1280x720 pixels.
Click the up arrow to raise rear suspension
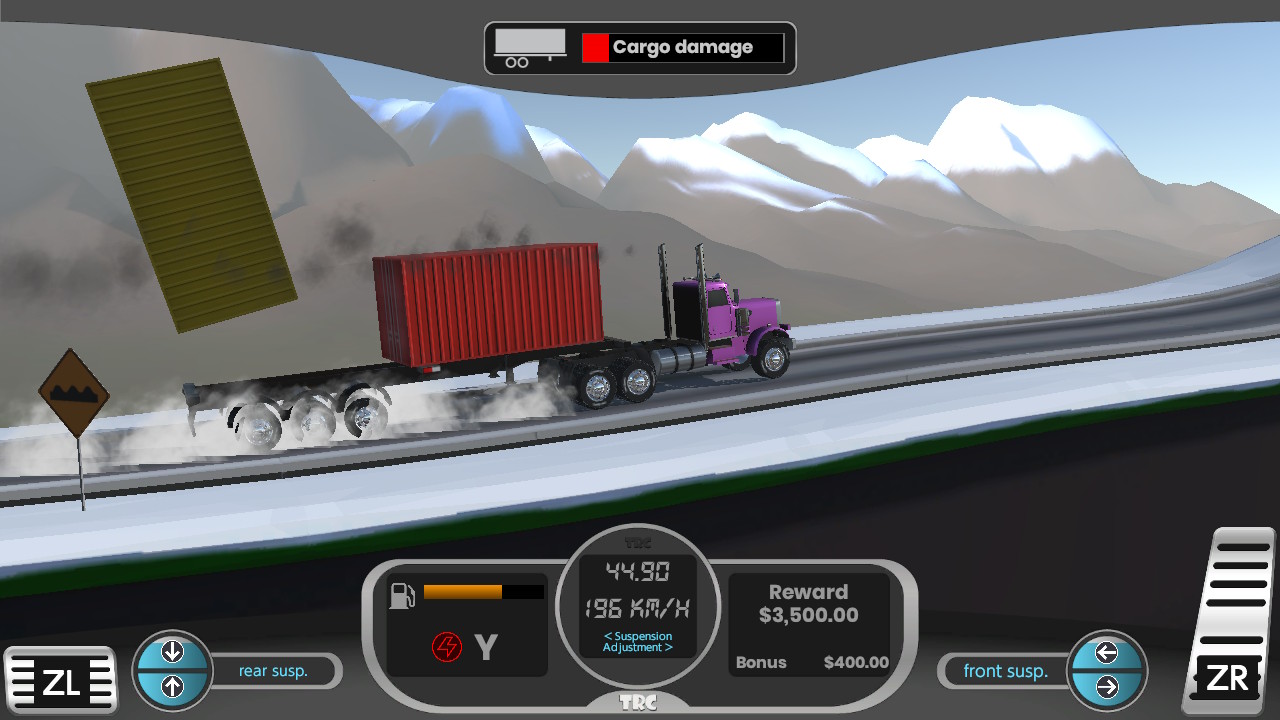(172, 687)
